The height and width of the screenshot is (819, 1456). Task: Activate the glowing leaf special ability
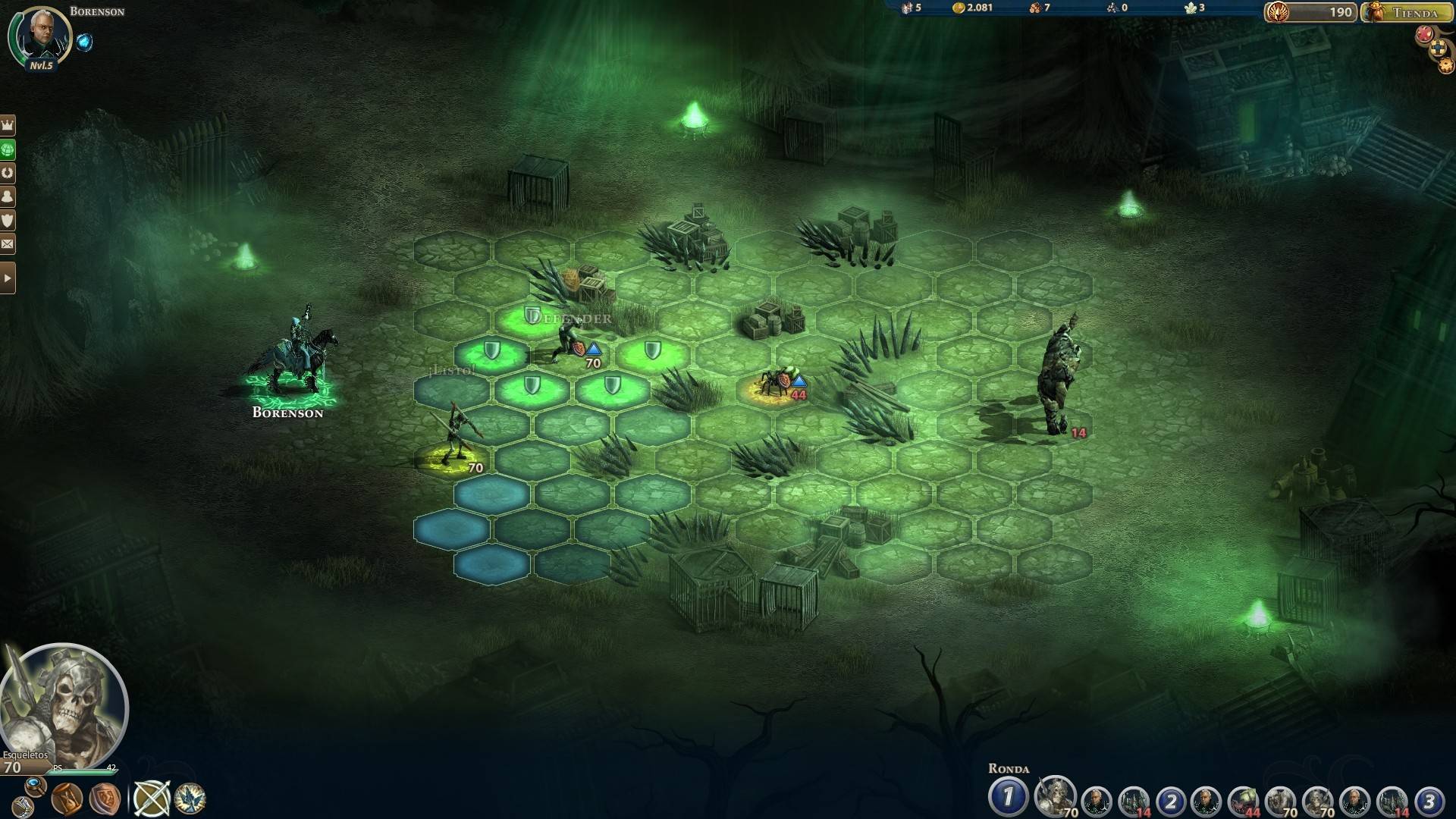coord(190,799)
